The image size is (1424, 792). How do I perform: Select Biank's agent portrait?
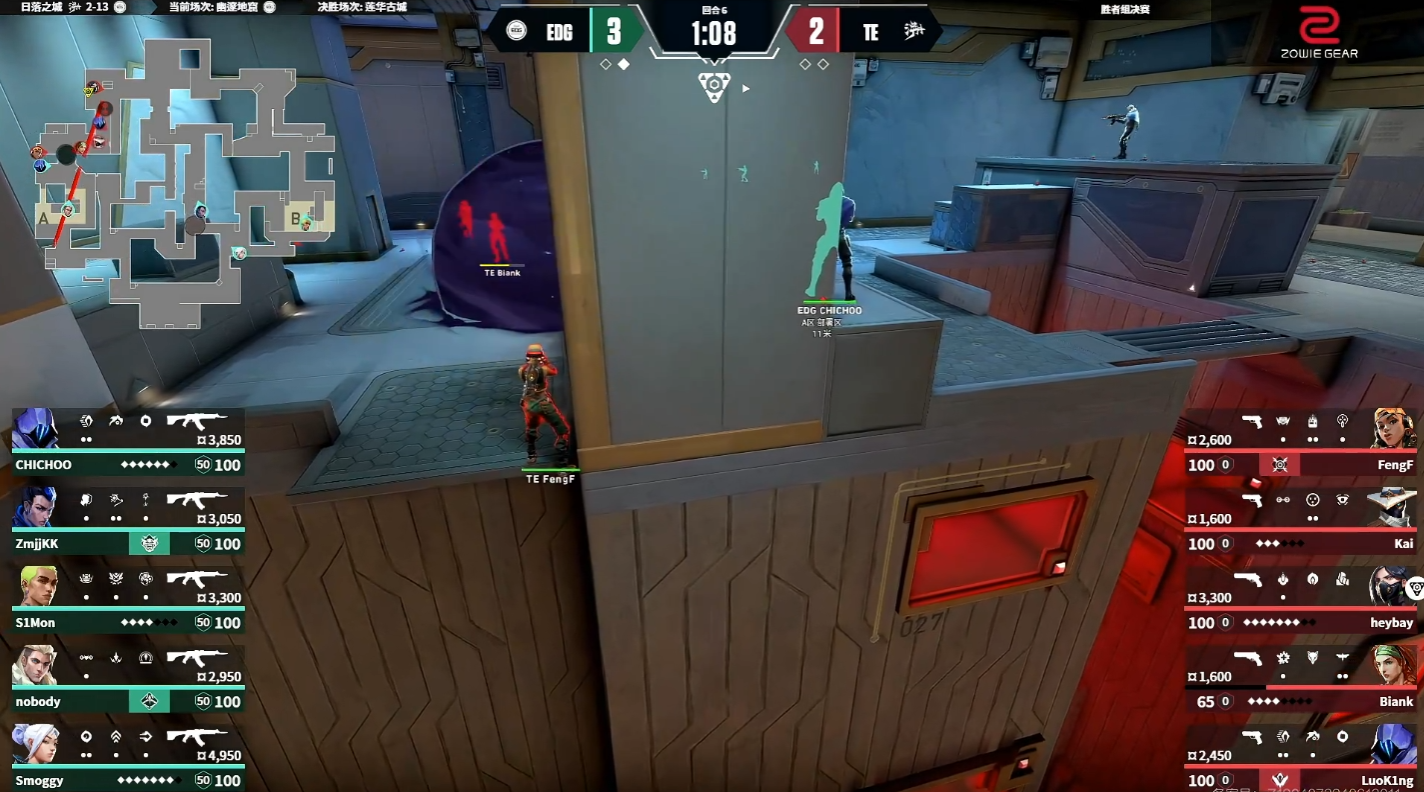point(1394,666)
